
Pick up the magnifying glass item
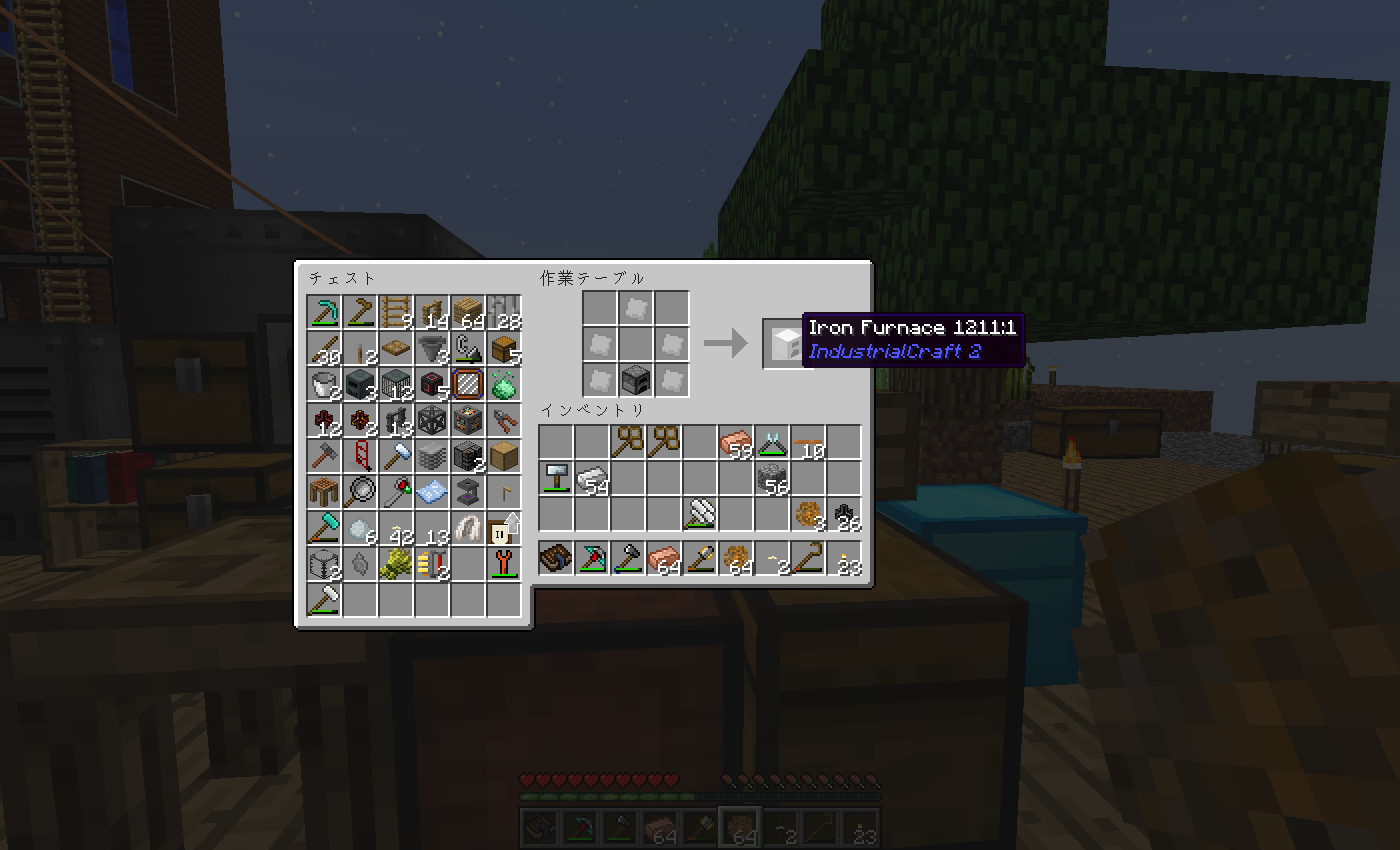(360, 492)
